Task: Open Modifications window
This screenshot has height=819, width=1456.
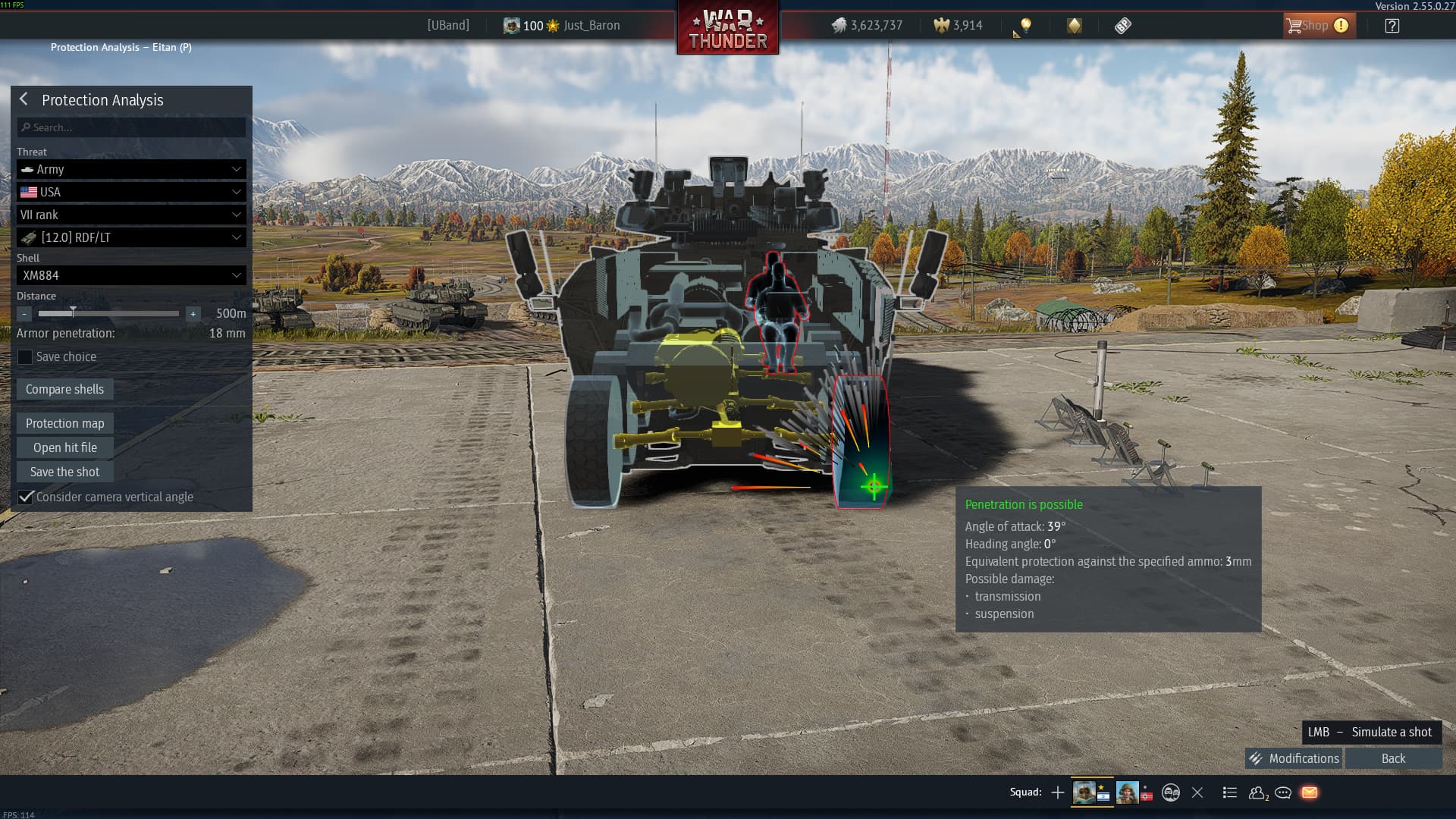Action: coord(1294,758)
